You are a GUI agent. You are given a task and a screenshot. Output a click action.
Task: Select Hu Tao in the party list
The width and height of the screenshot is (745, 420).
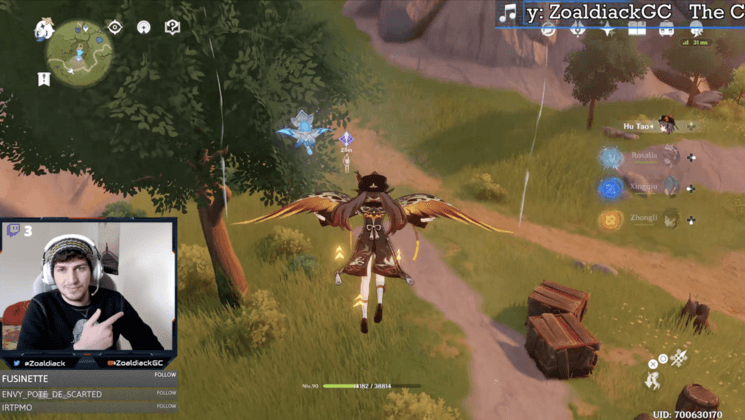pyautogui.click(x=667, y=125)
